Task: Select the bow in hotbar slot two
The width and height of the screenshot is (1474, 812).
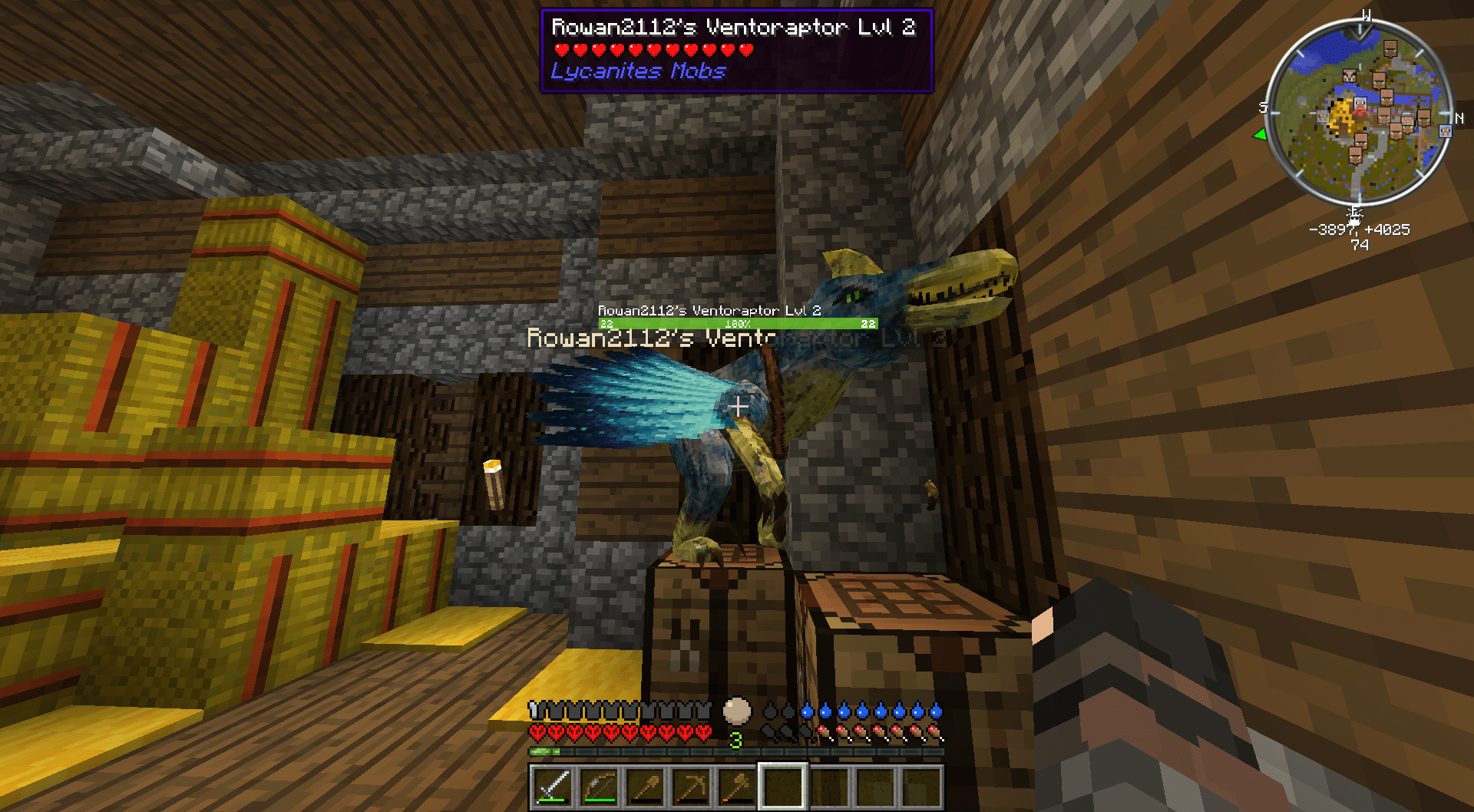Action: click(x=600, y=787)
